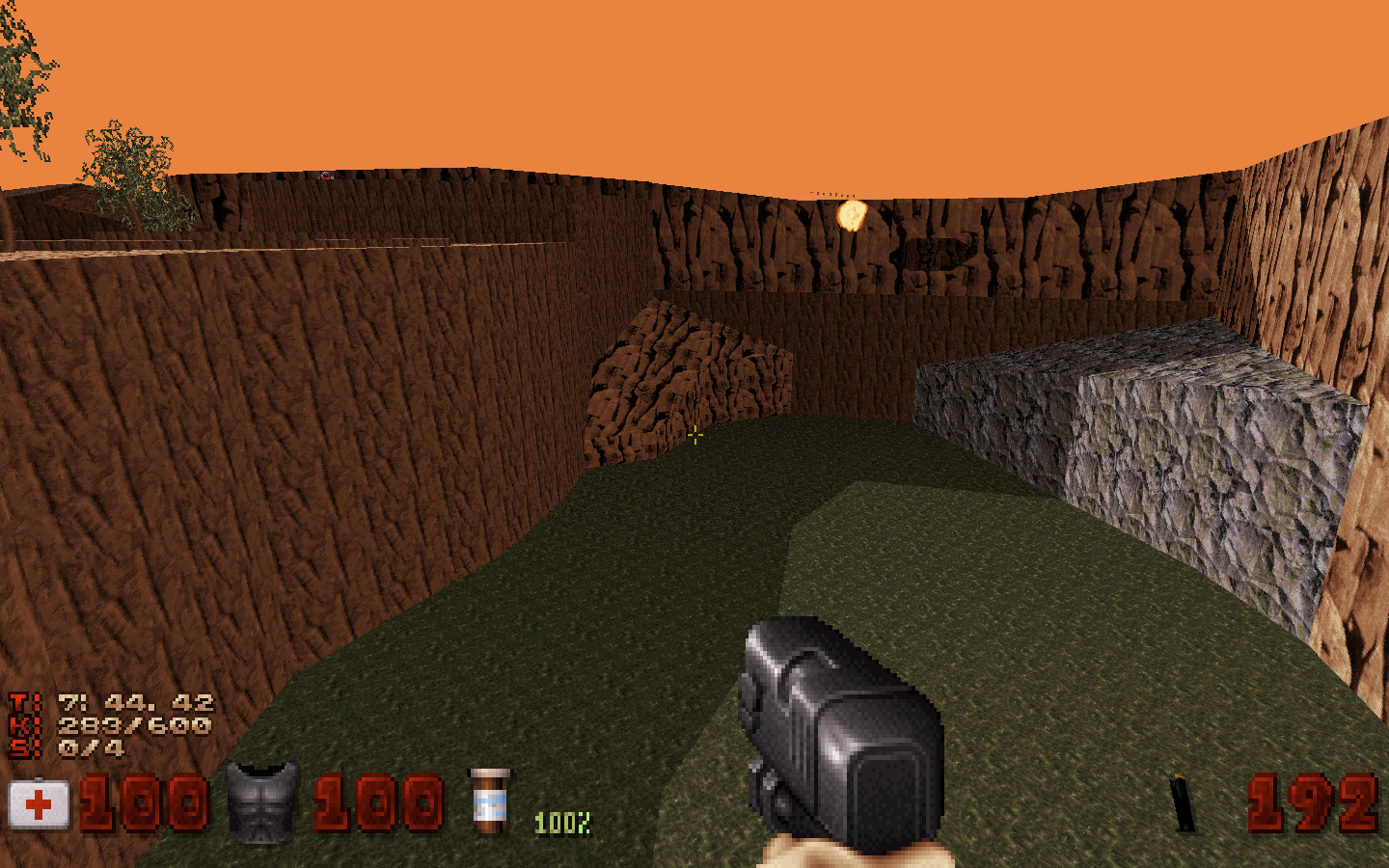Click the 100% inventory charge indicator
This screenshot has width=1389, height=868.
pyautogui.click(x=563, y=822)
